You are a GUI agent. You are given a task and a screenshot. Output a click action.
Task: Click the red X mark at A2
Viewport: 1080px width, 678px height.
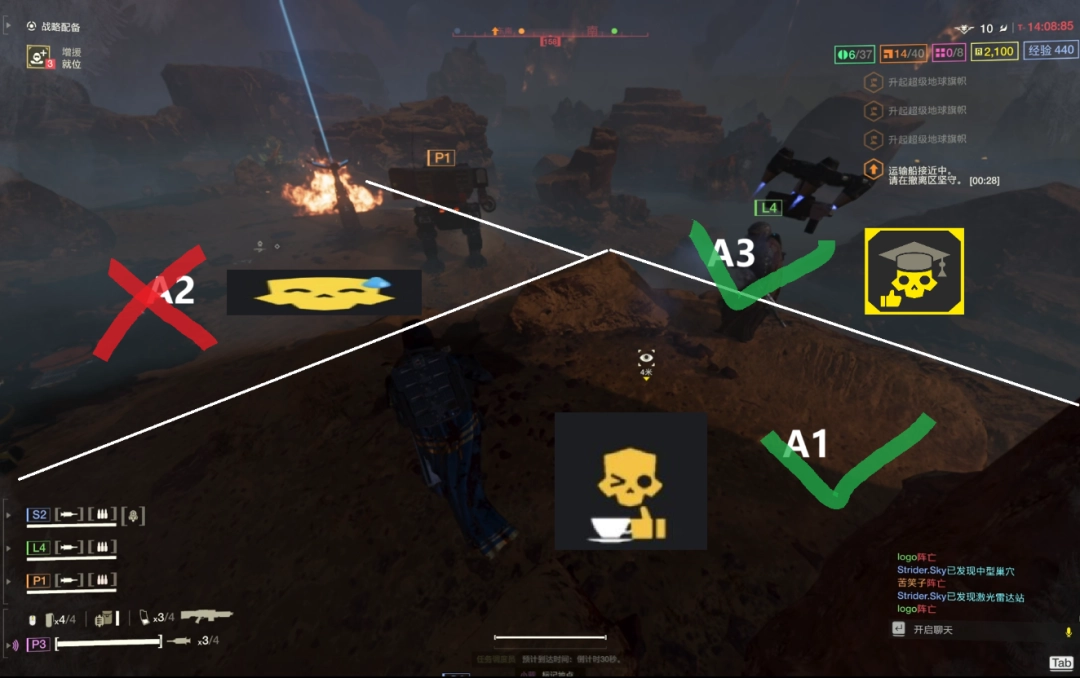click(x=155, y=302)
